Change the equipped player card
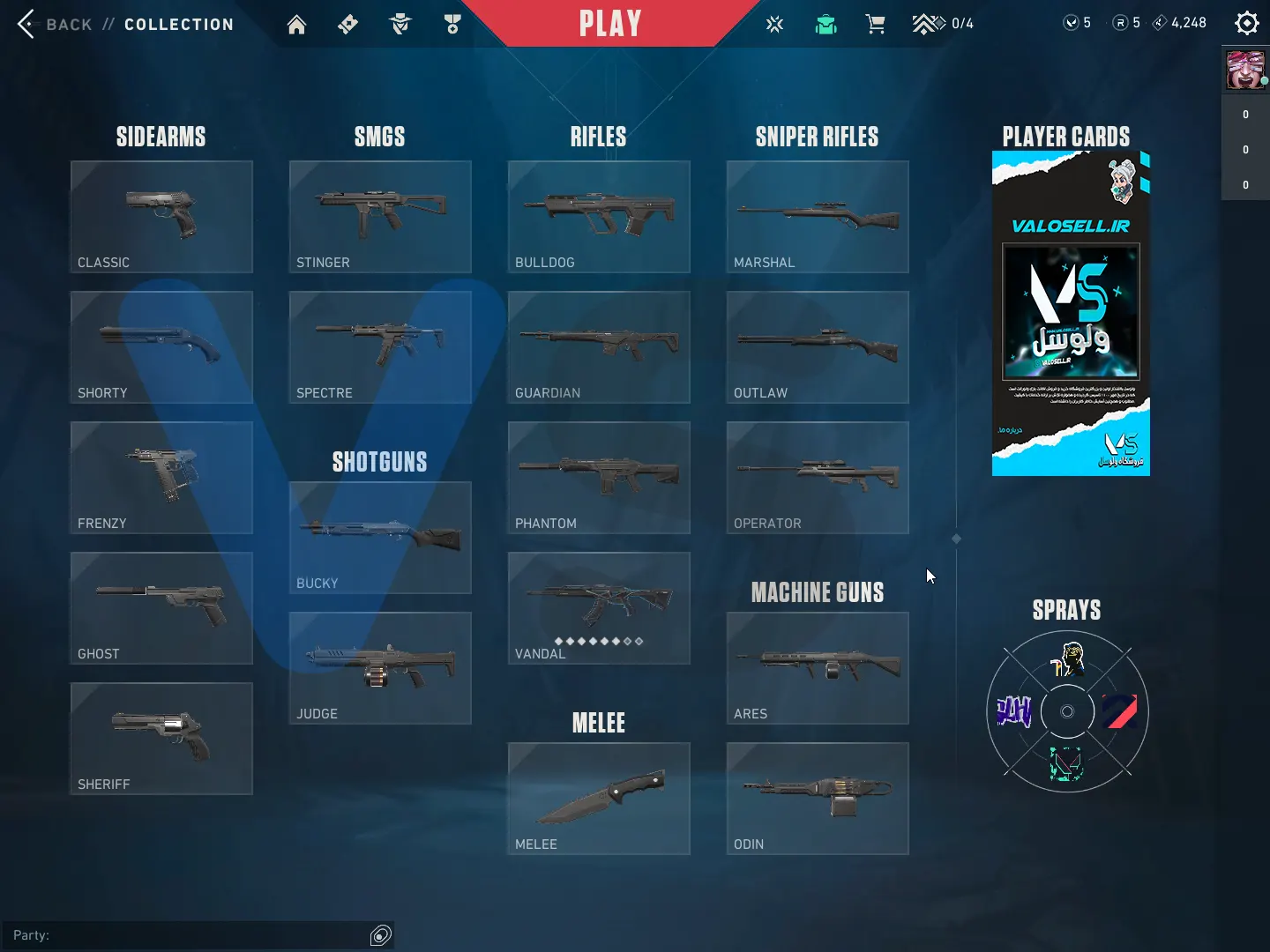Screen dimensions: 1270x952 1071,314
